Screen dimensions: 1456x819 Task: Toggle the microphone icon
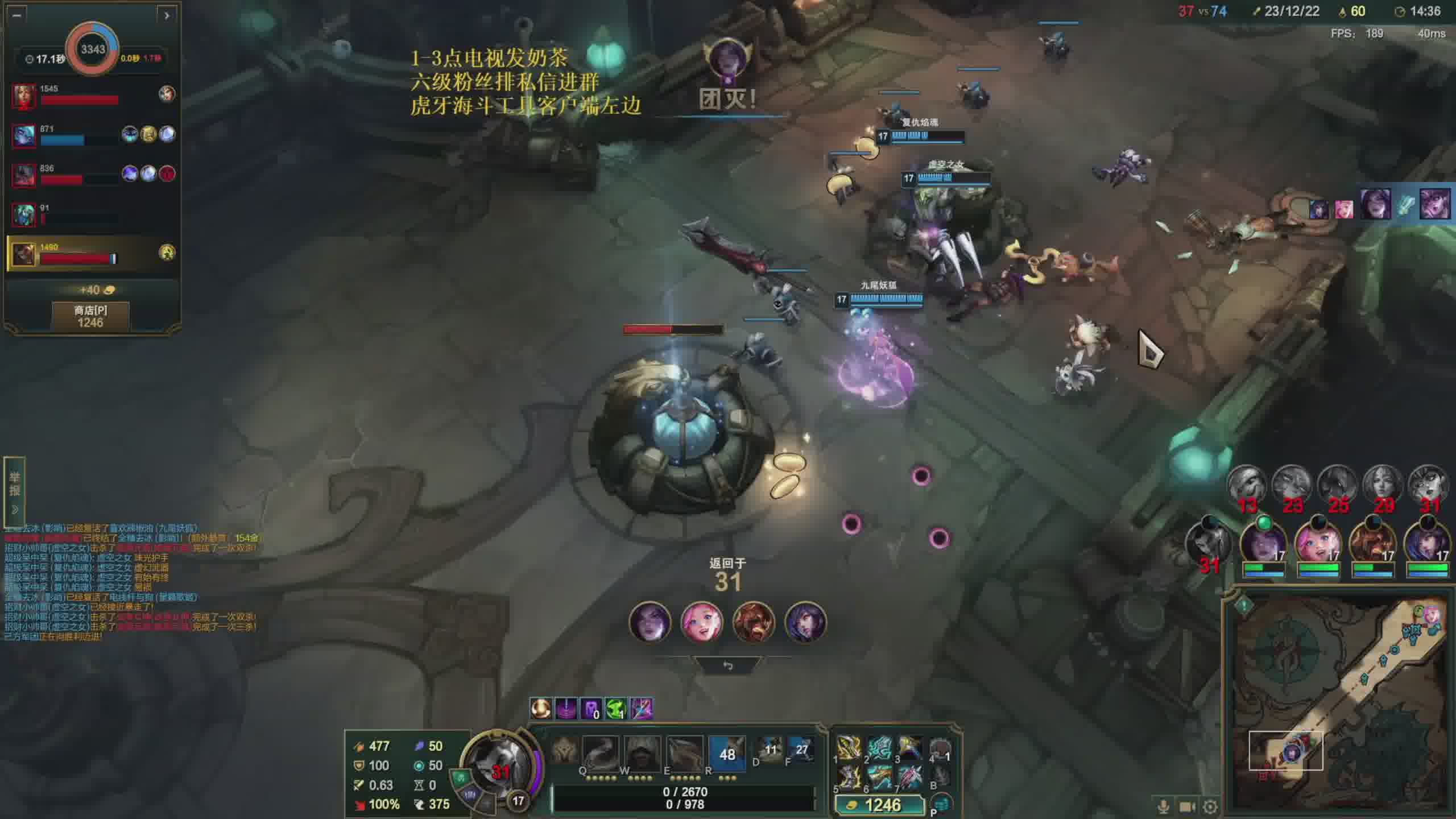(1163, 806)
